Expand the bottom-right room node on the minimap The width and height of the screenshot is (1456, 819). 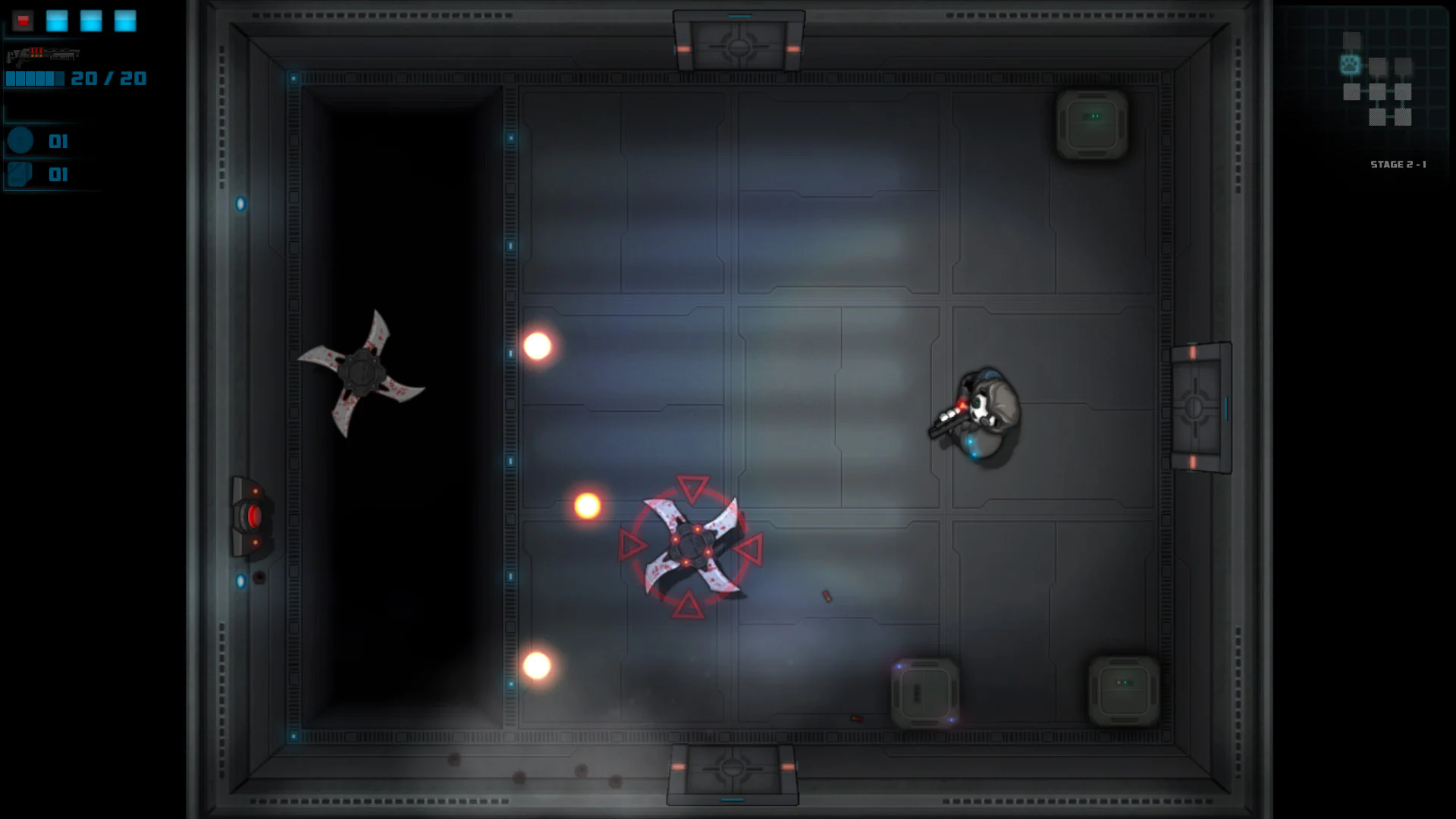tap(1404, 118)
